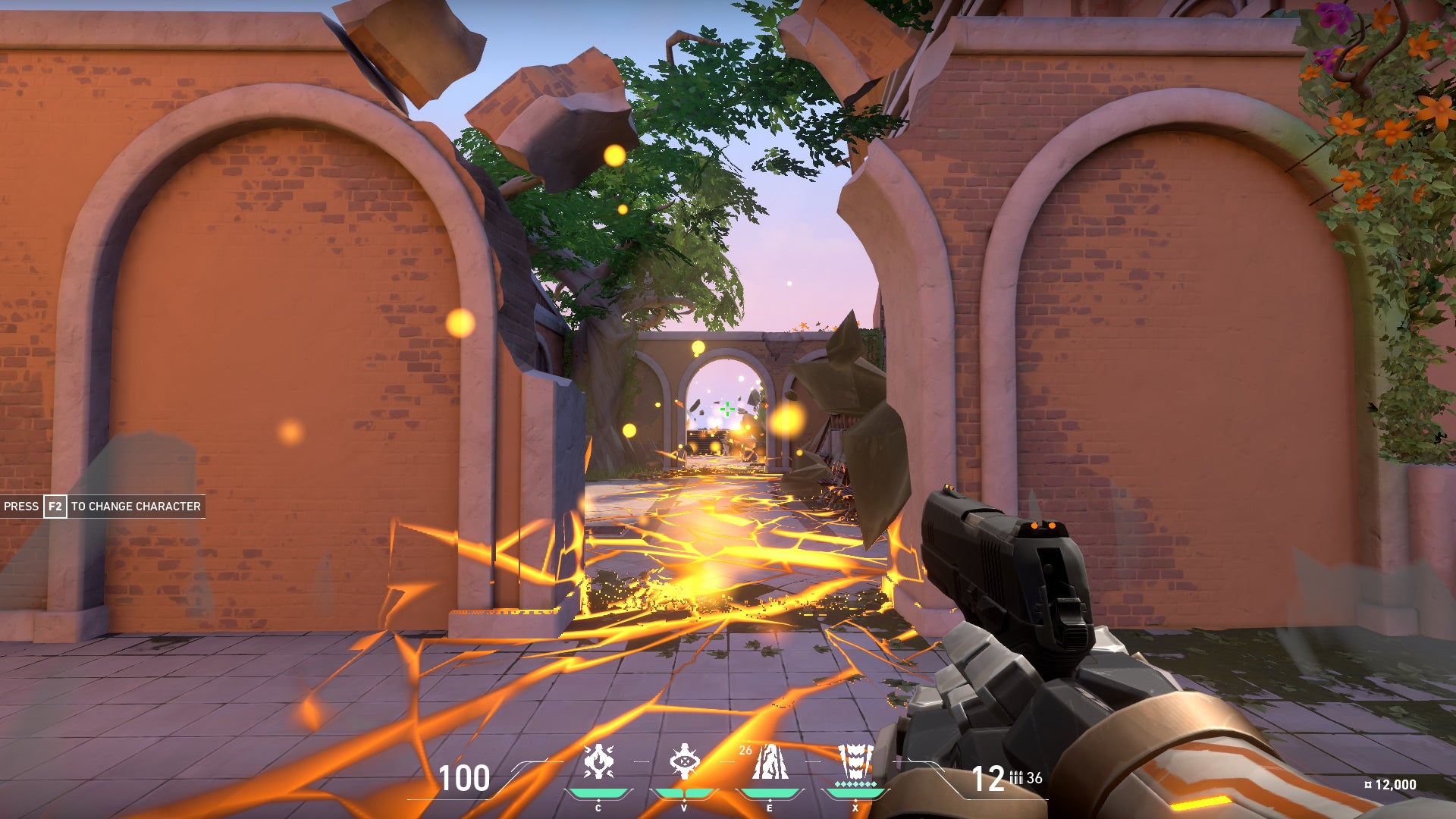1456x819 pixels.
Task: Click the health value 100 readout
Action: tap(464, 776)
